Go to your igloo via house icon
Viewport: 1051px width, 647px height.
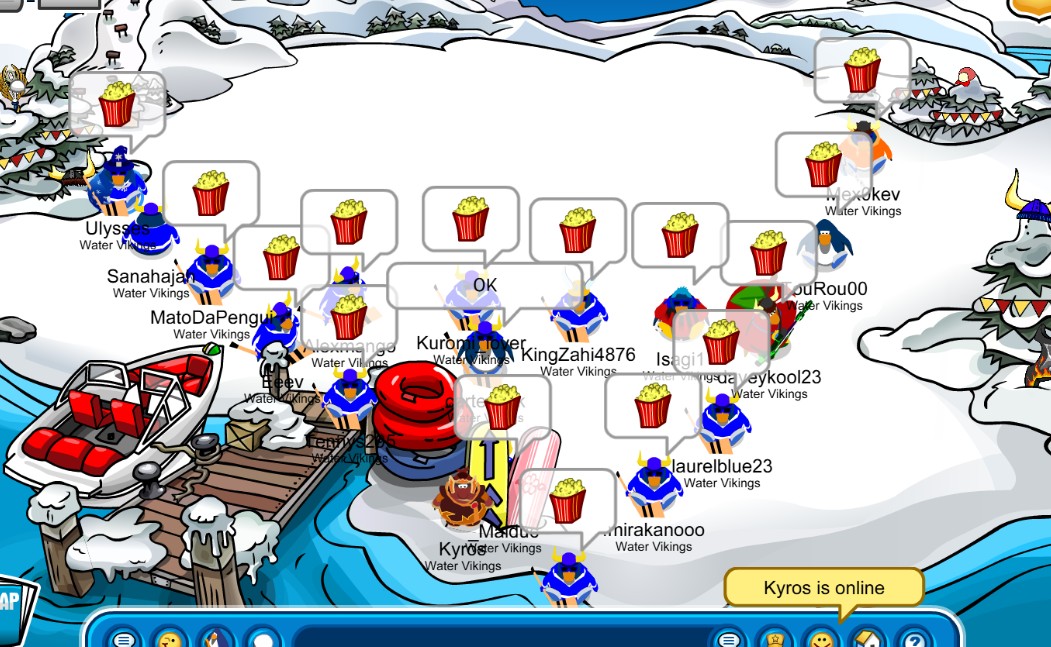tap(866, 638)
